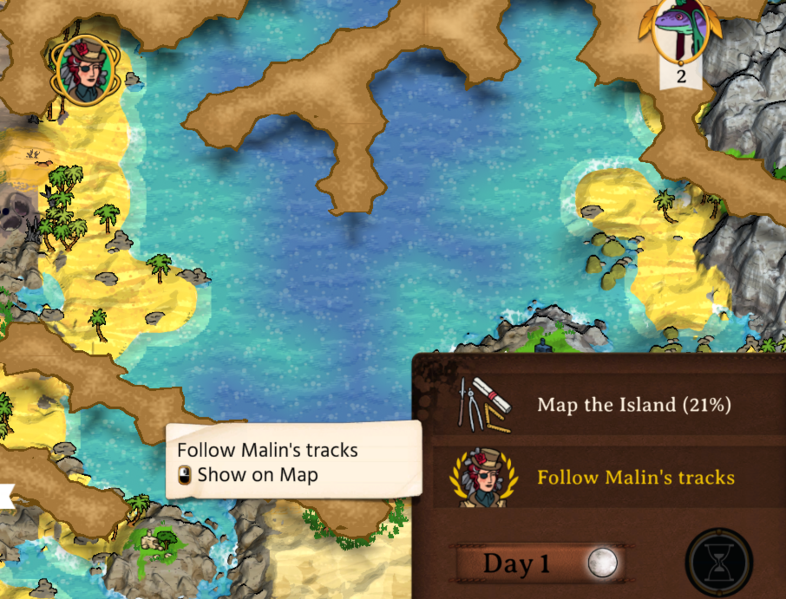Viewport: 786px width, 599px height.
Task: Click the hourglass end-day button
Action: pos(718,563)
